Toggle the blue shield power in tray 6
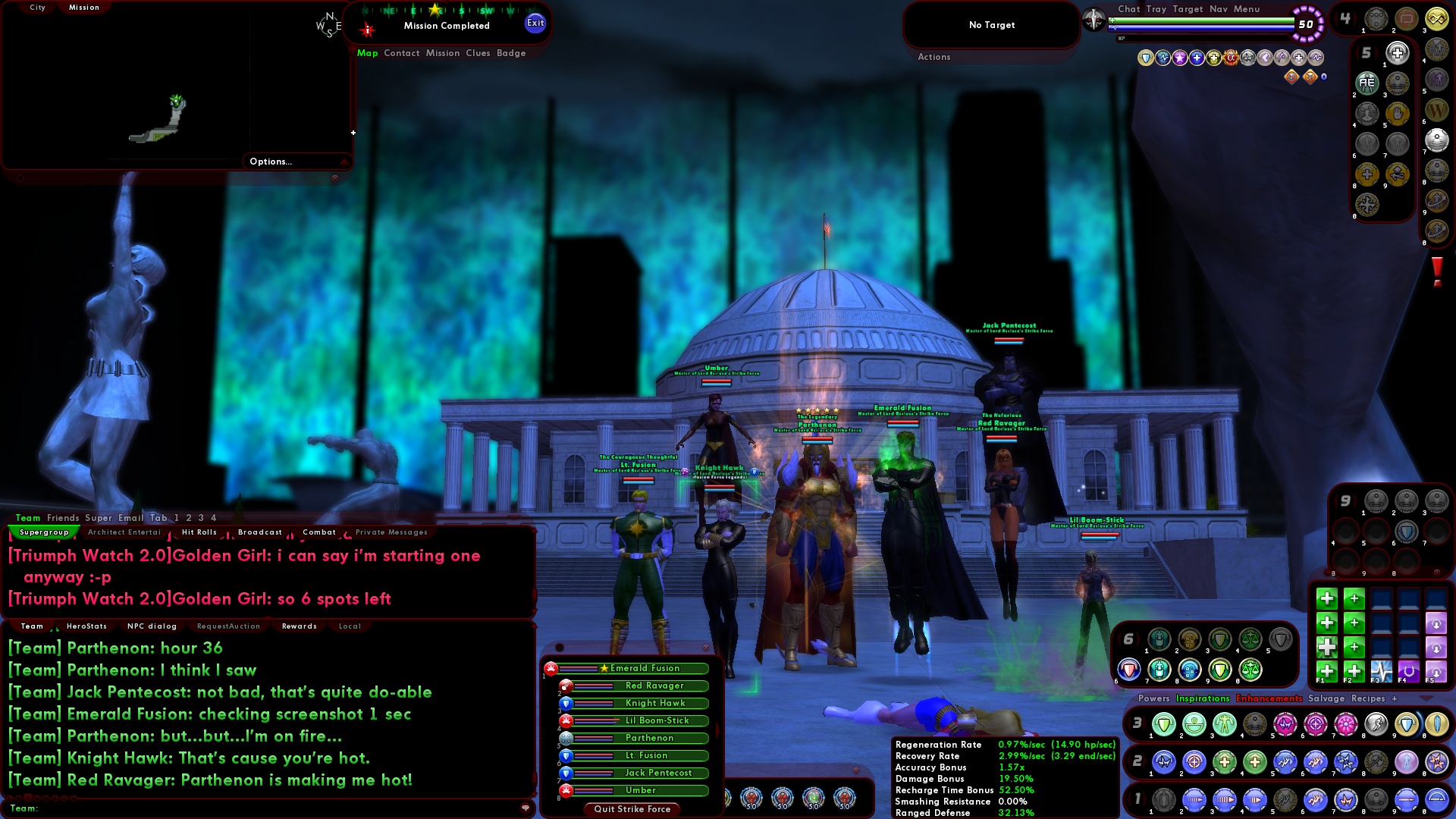Viewport: 1456px width, 819px height. tap(1129, 669)
